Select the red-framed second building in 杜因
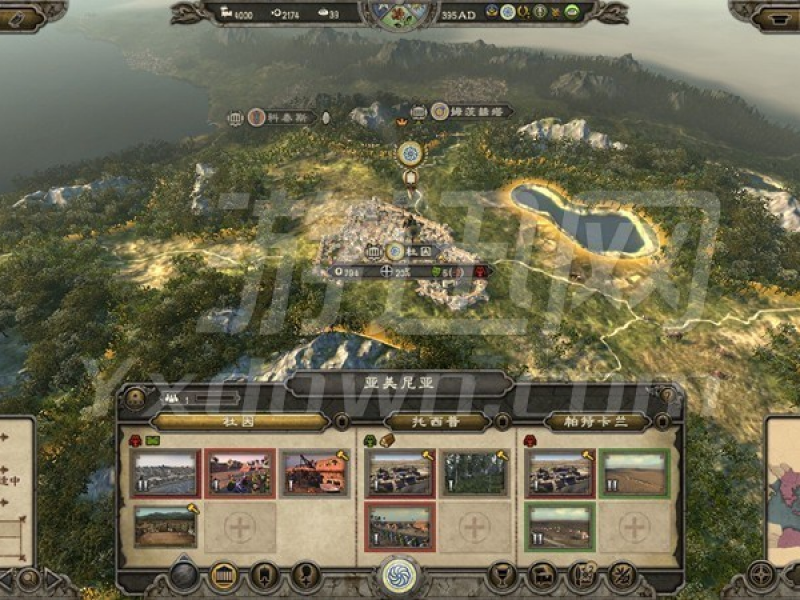This screenshot has width=800, height=600. pyautogui.click(x=239, y=473)
